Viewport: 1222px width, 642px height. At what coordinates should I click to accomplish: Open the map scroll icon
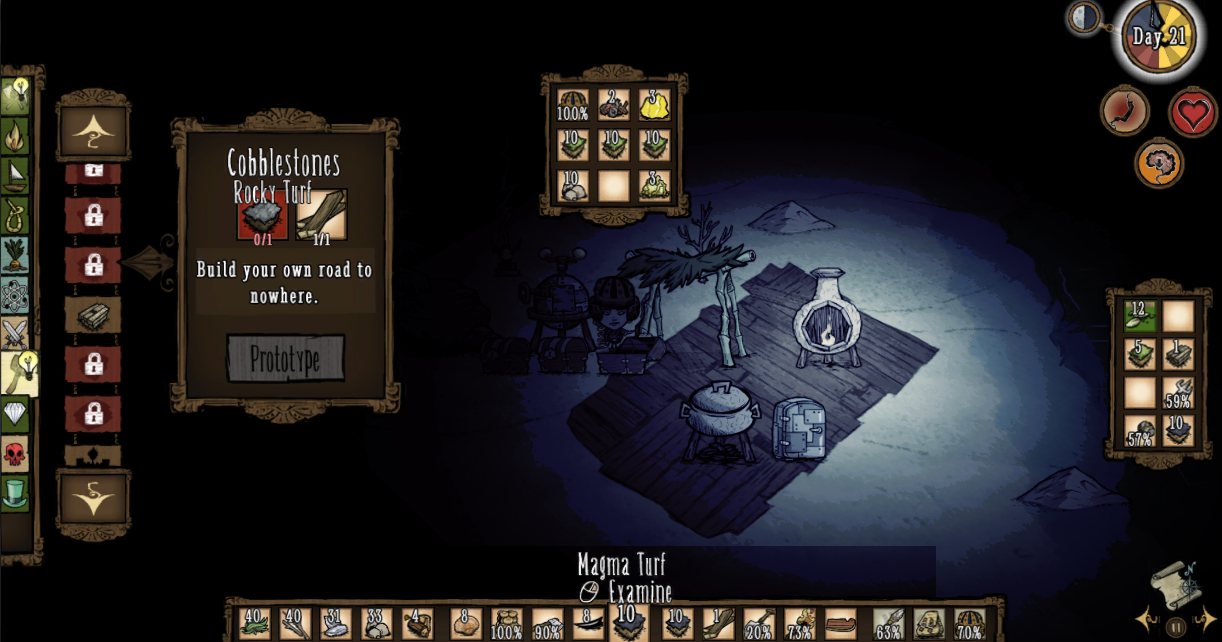(1172, 582)
